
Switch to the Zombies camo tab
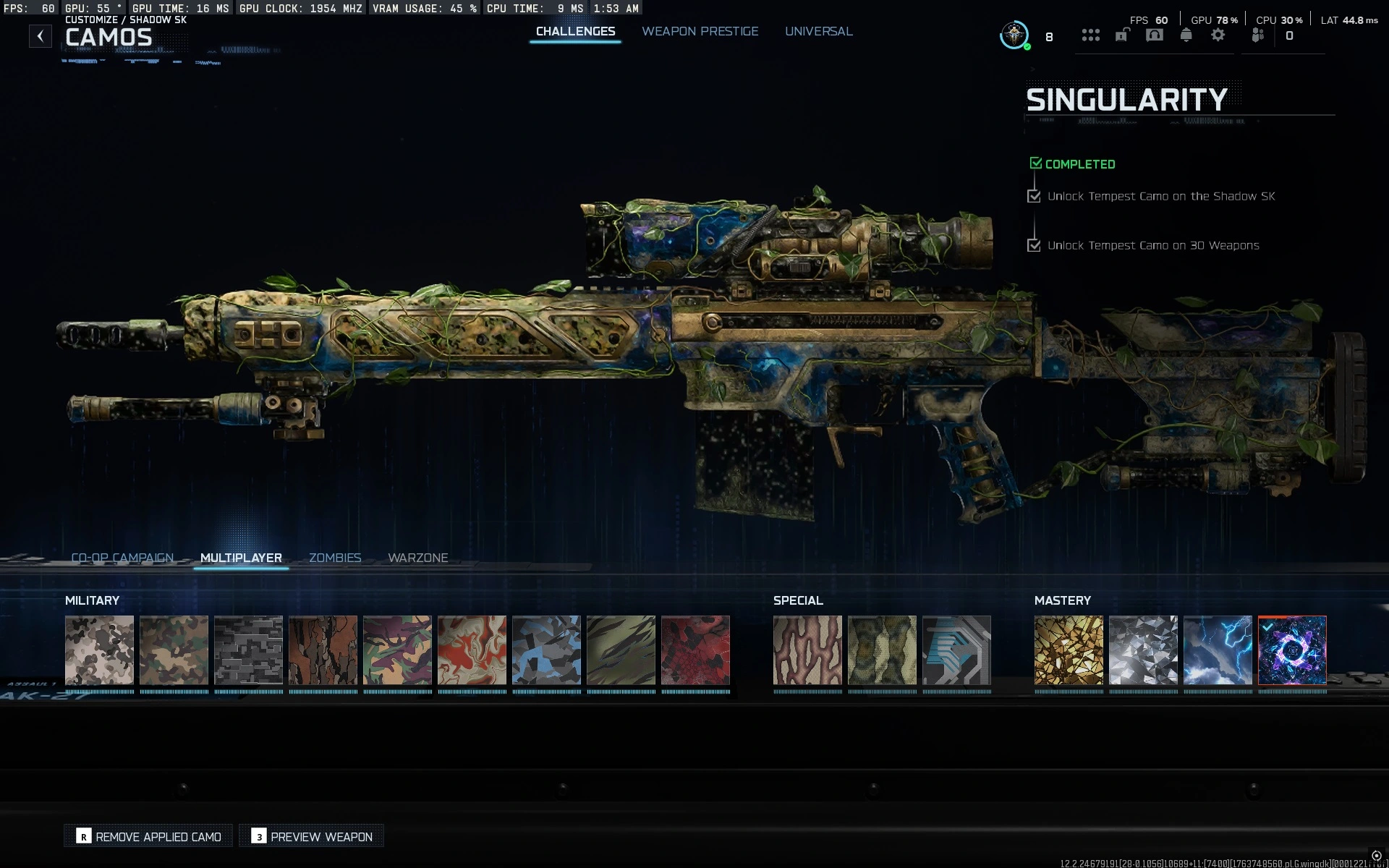pyautogui.click(x=335, y=558)
